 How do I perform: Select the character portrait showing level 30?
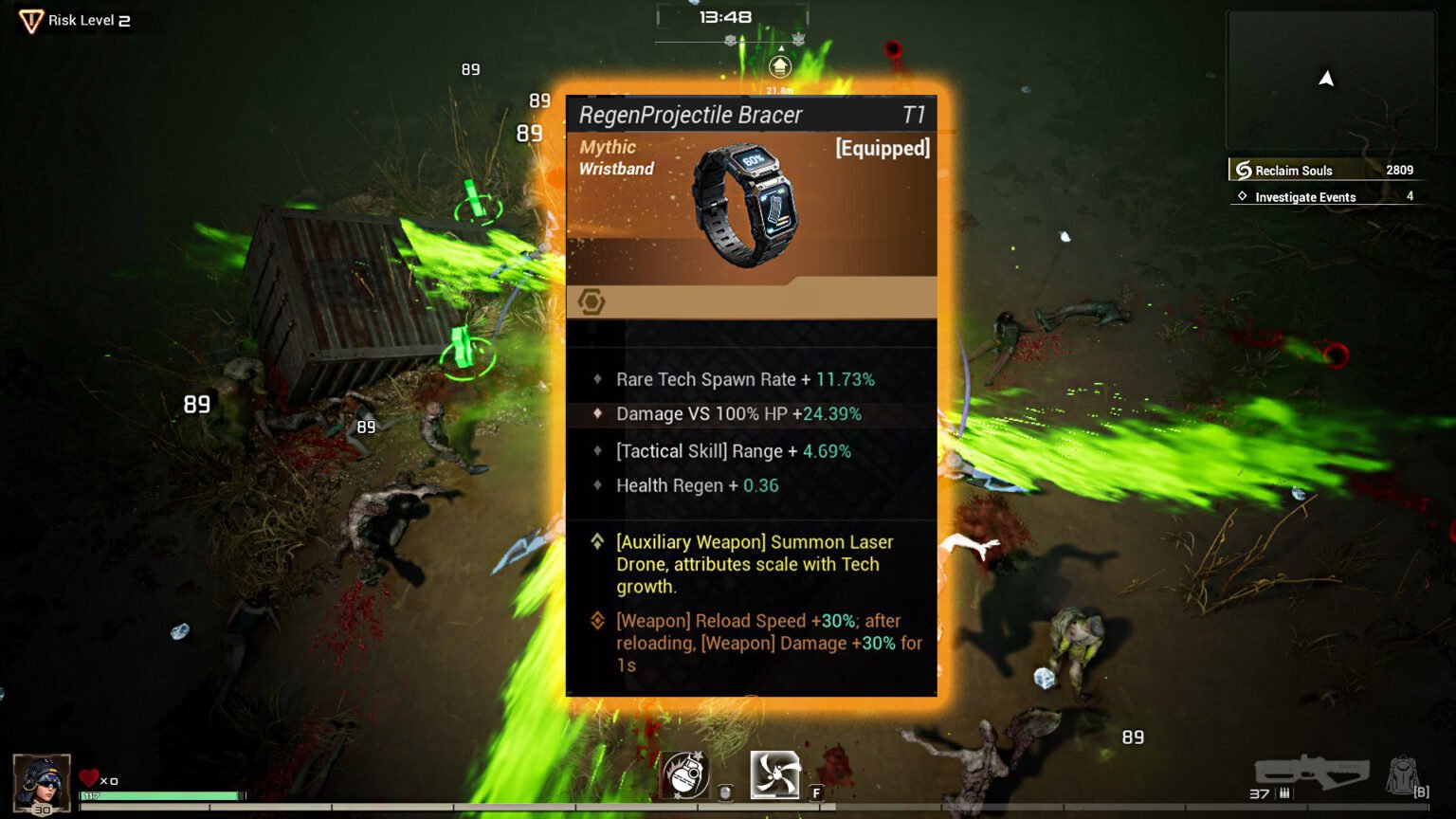[41, 784]
